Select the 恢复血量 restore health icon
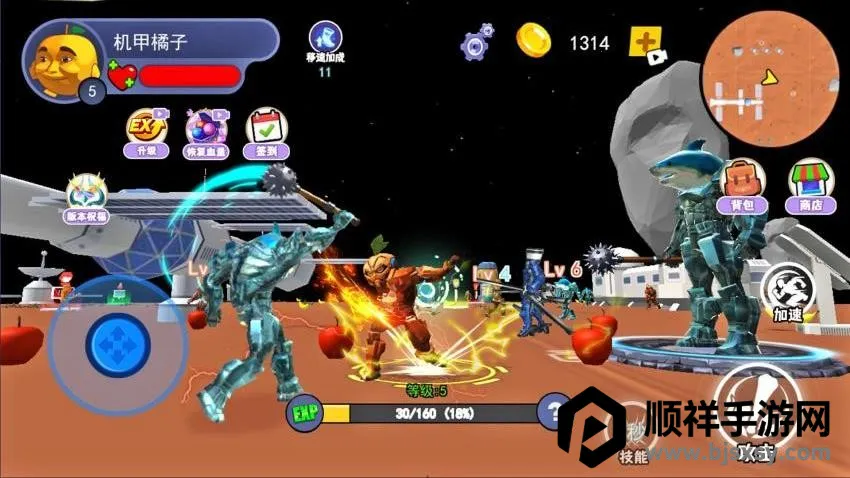The width and height of the screenshot is (850, 478). (x=207, y=131)
